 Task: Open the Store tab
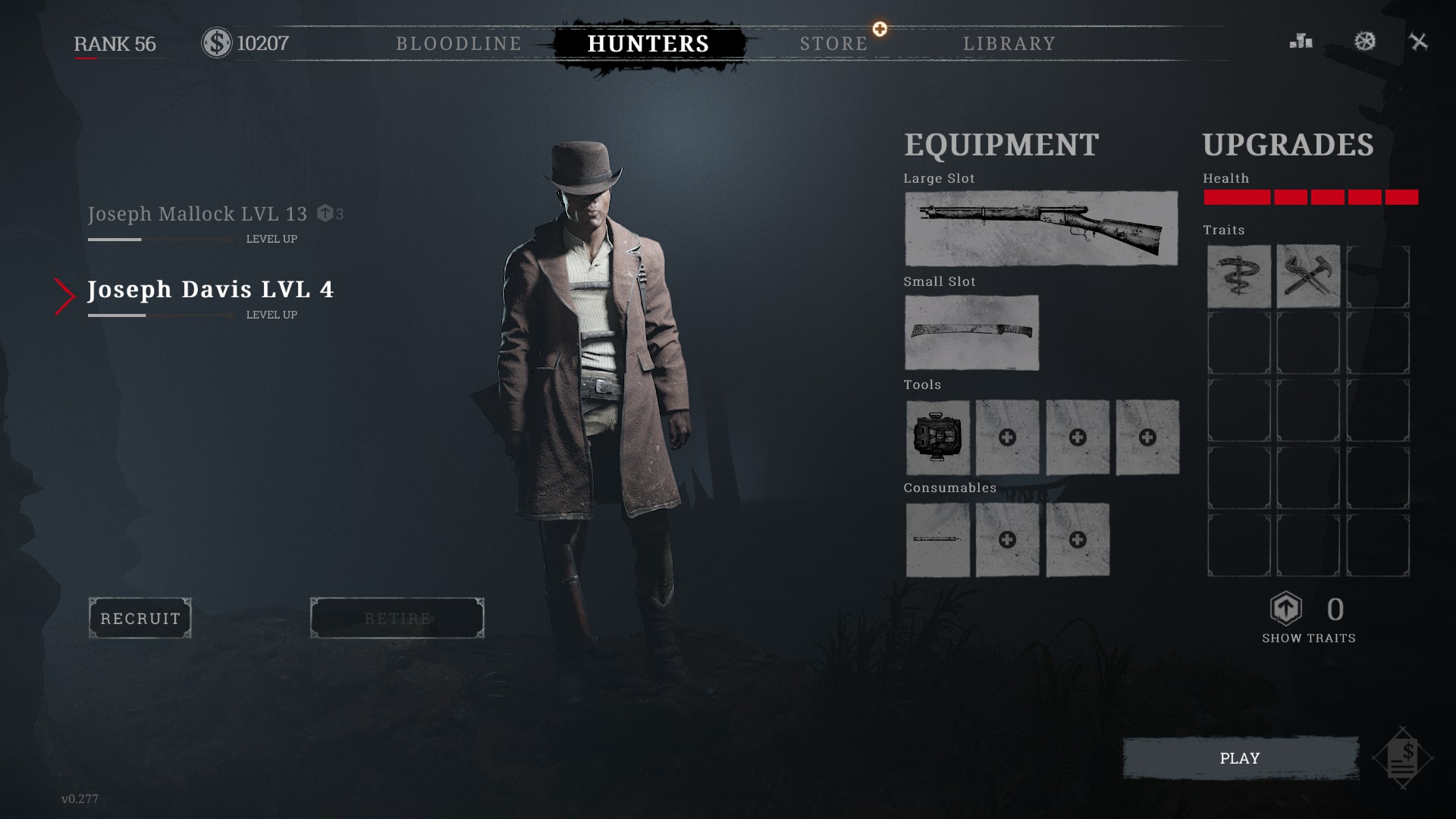point(833,44)
